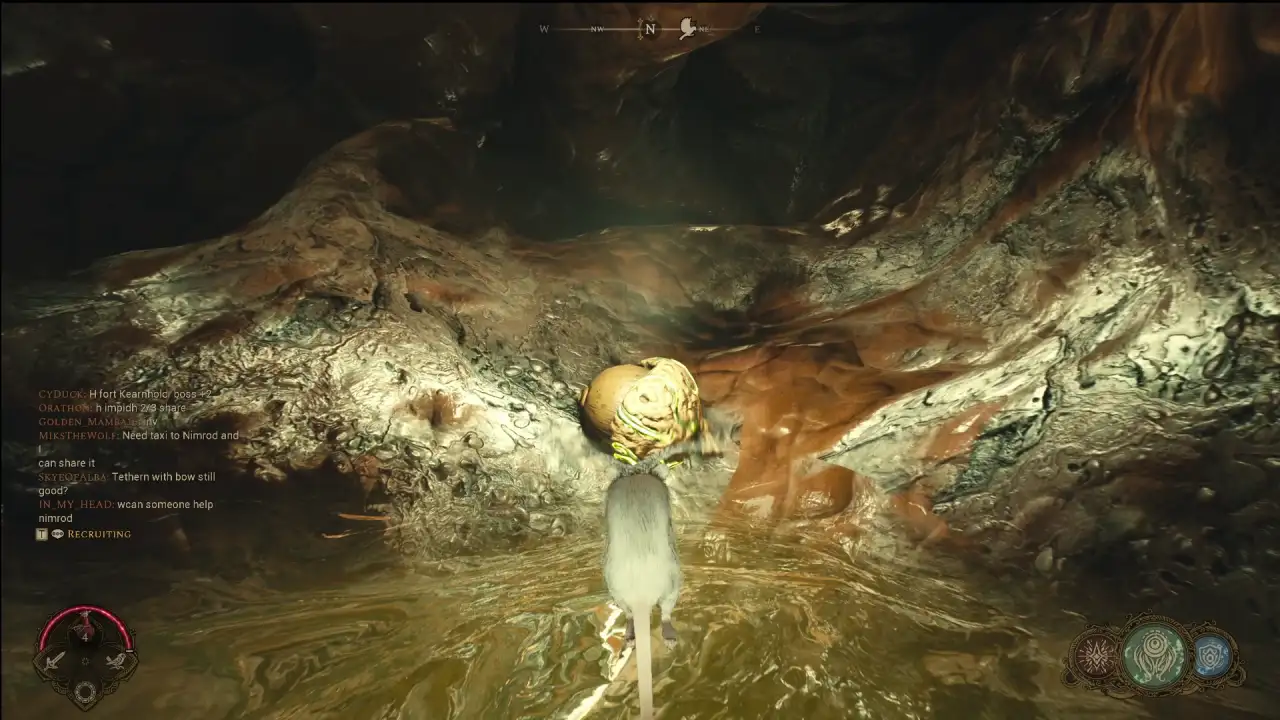Select the bird quick slot
1280x720 pixels.
116,659
